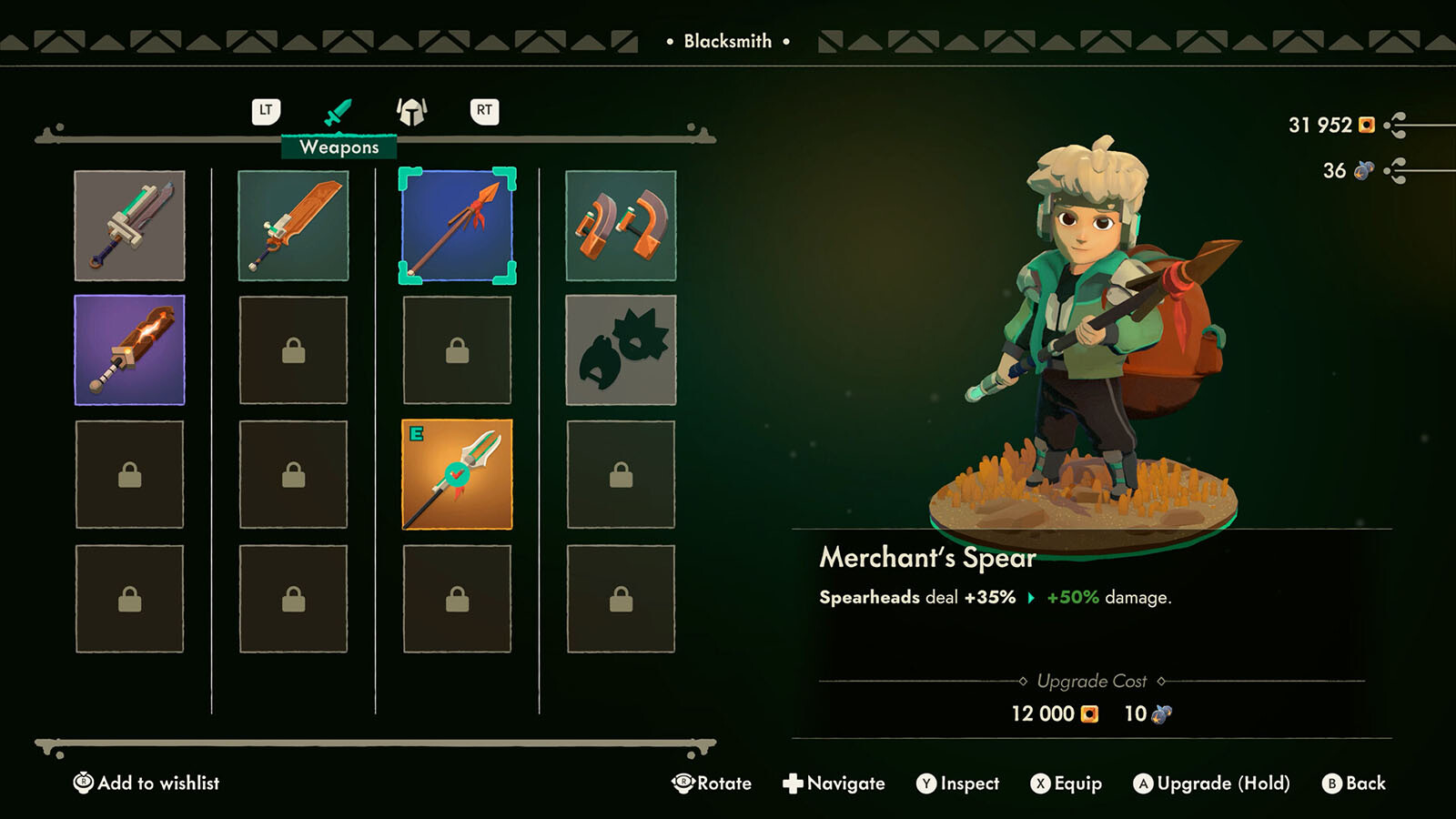1456x819 pixels.
Task: Select the Merchant's Spear slot
Action: click(457, 226)
